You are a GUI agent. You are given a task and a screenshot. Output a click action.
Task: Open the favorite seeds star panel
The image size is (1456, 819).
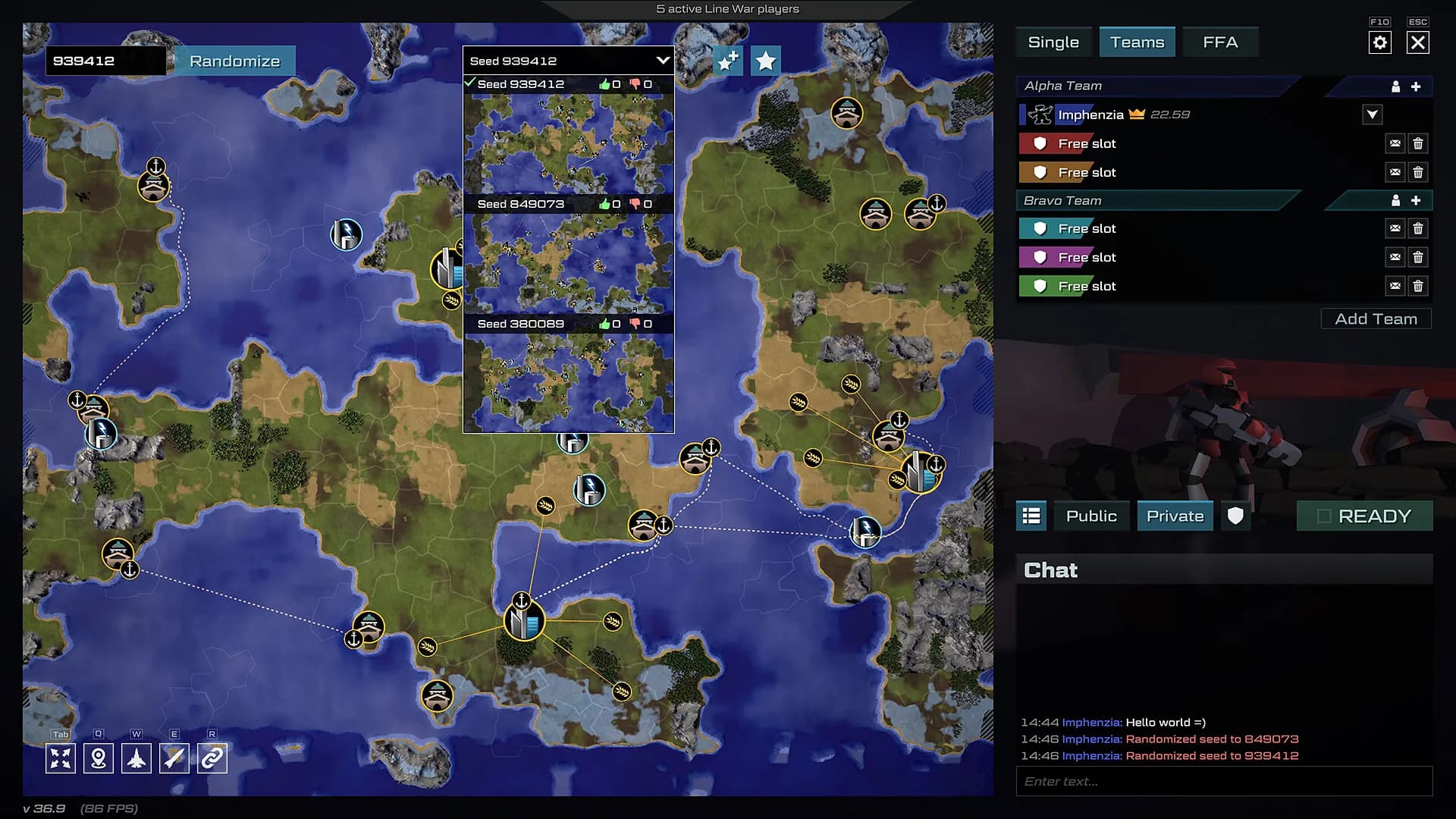coord(765,60)
